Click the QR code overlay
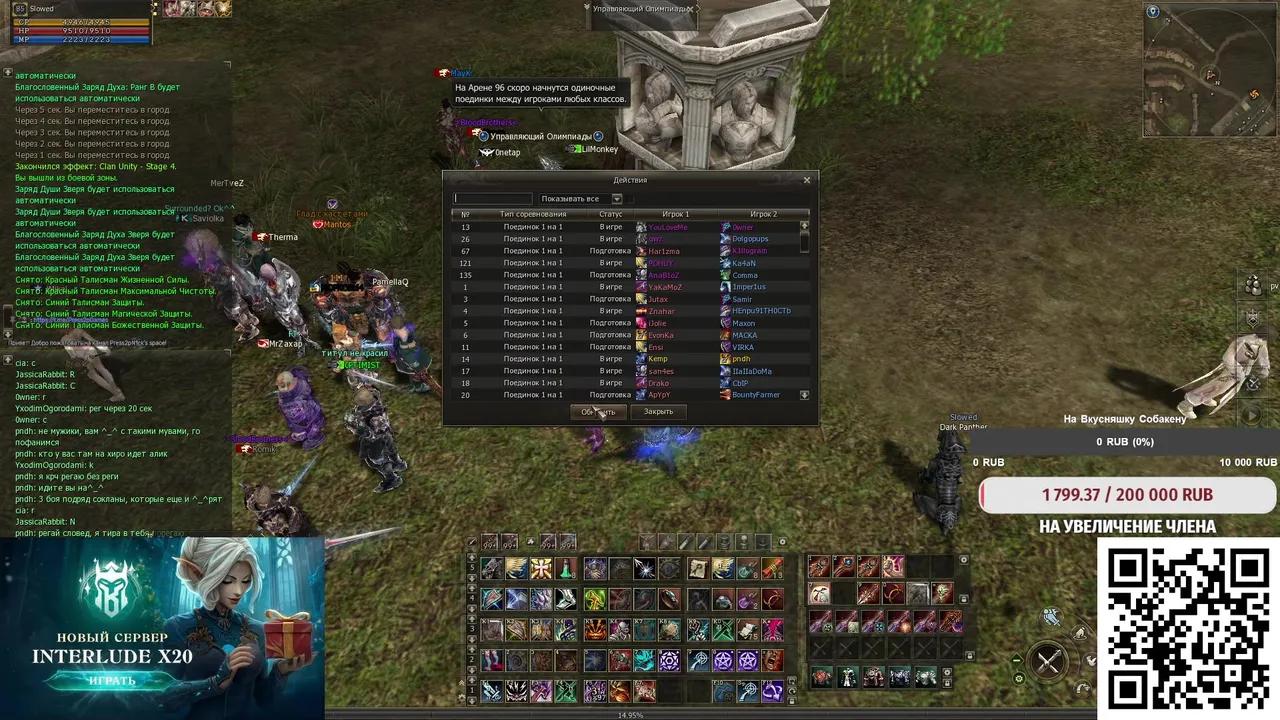The image size is (1280, 720). [x=1188, y=629]
